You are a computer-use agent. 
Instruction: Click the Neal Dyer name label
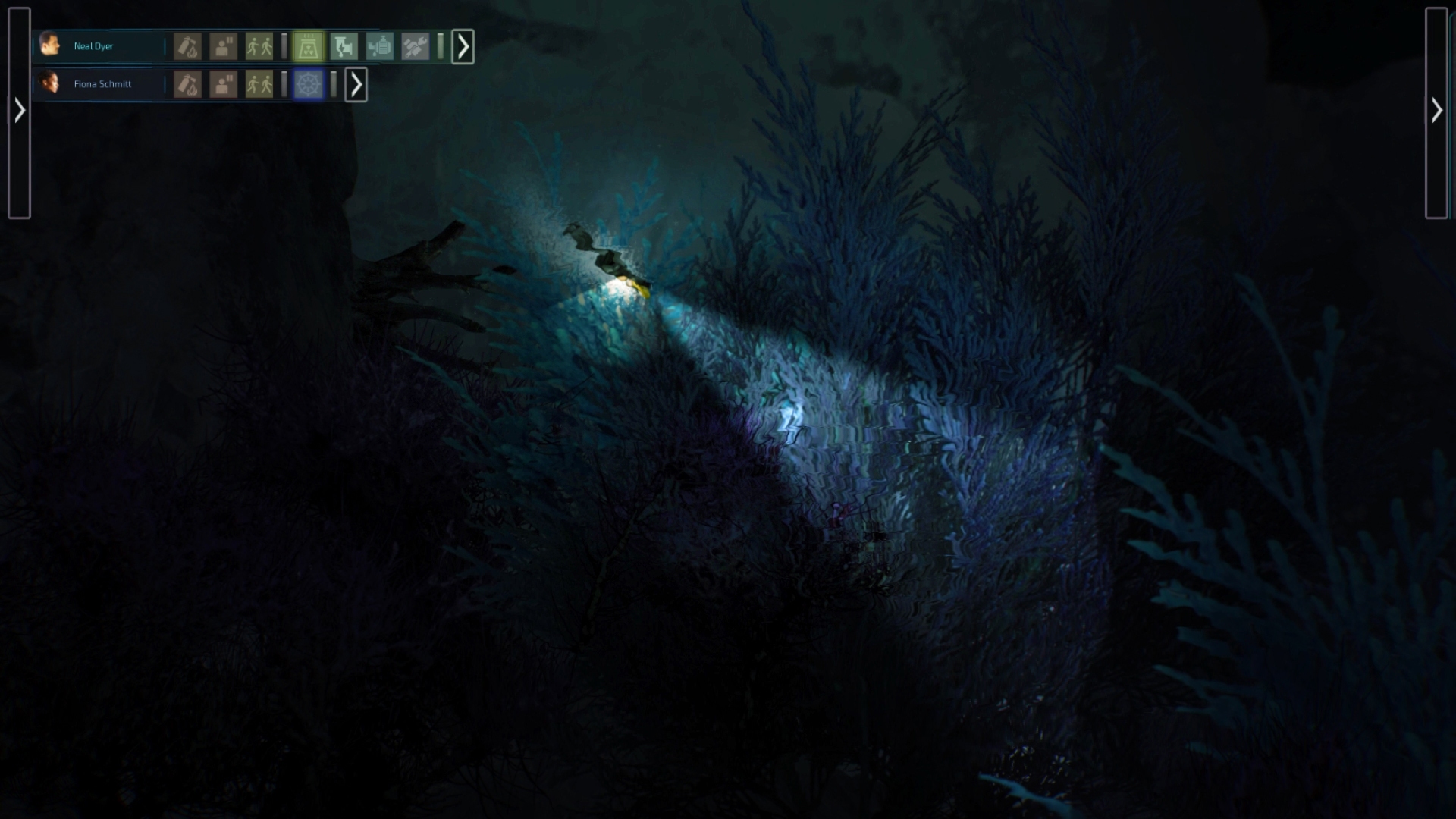click(x=93, y=46)
